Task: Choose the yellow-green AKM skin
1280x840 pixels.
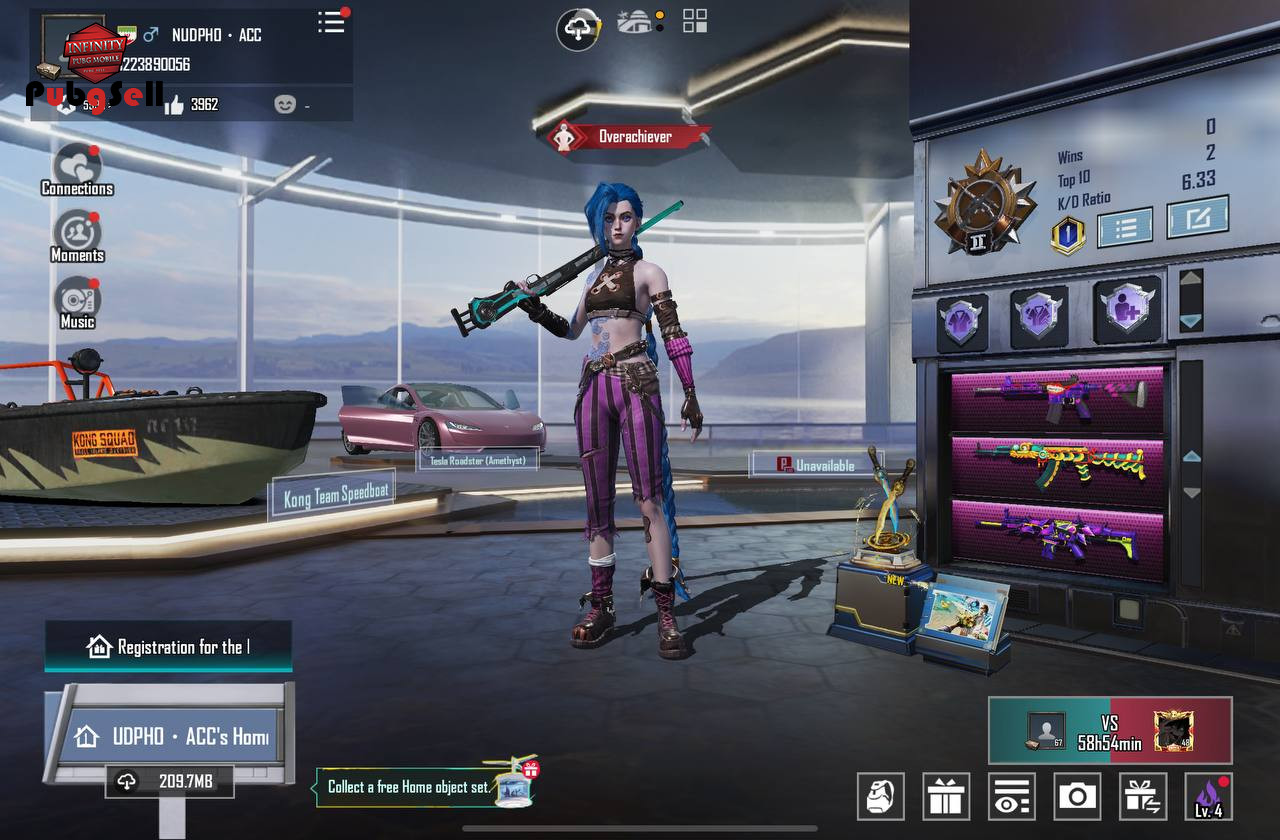Action: (1058, 465)
